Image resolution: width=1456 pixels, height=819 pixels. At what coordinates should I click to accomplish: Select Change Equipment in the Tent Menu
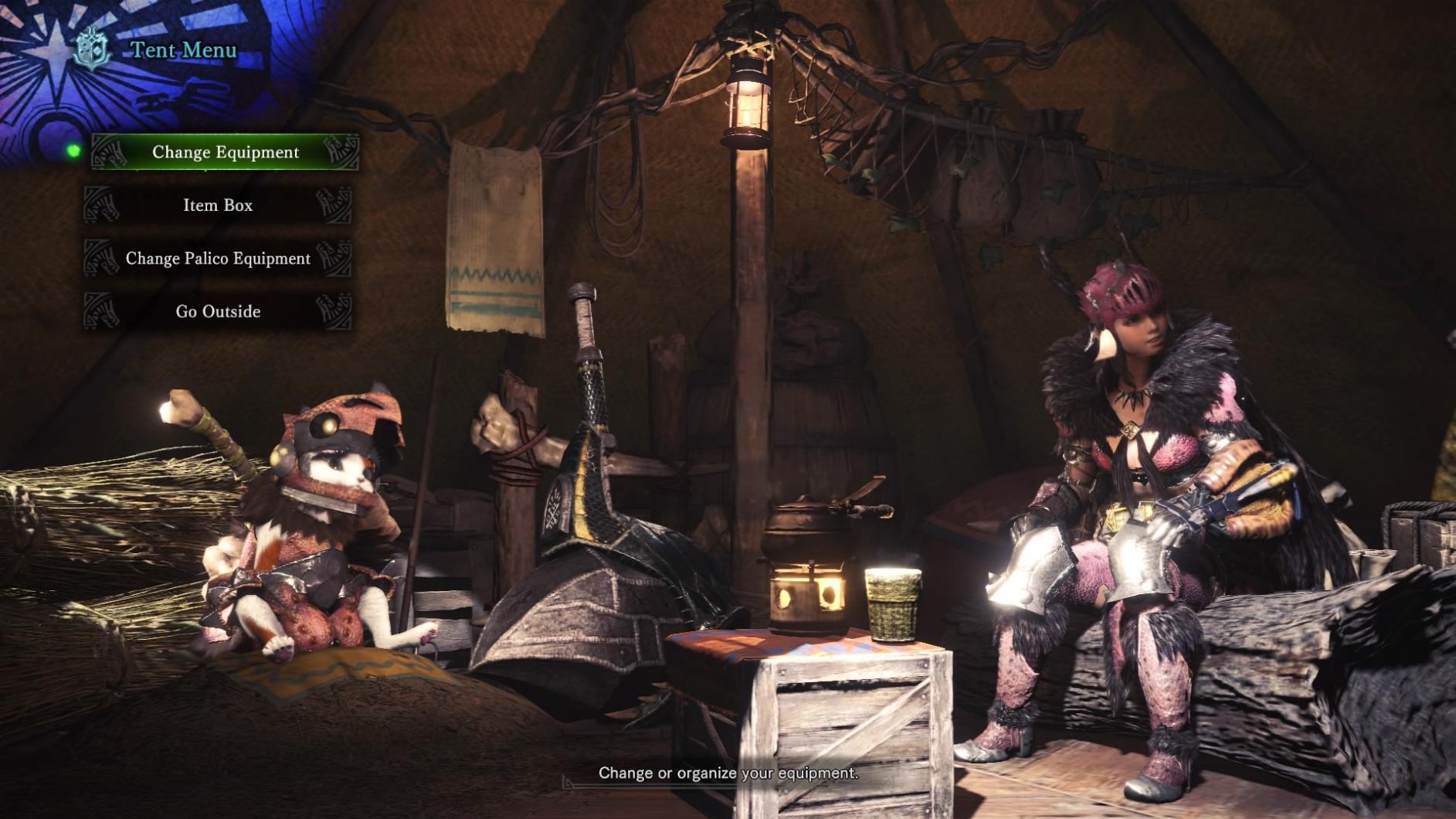point(225,152)
